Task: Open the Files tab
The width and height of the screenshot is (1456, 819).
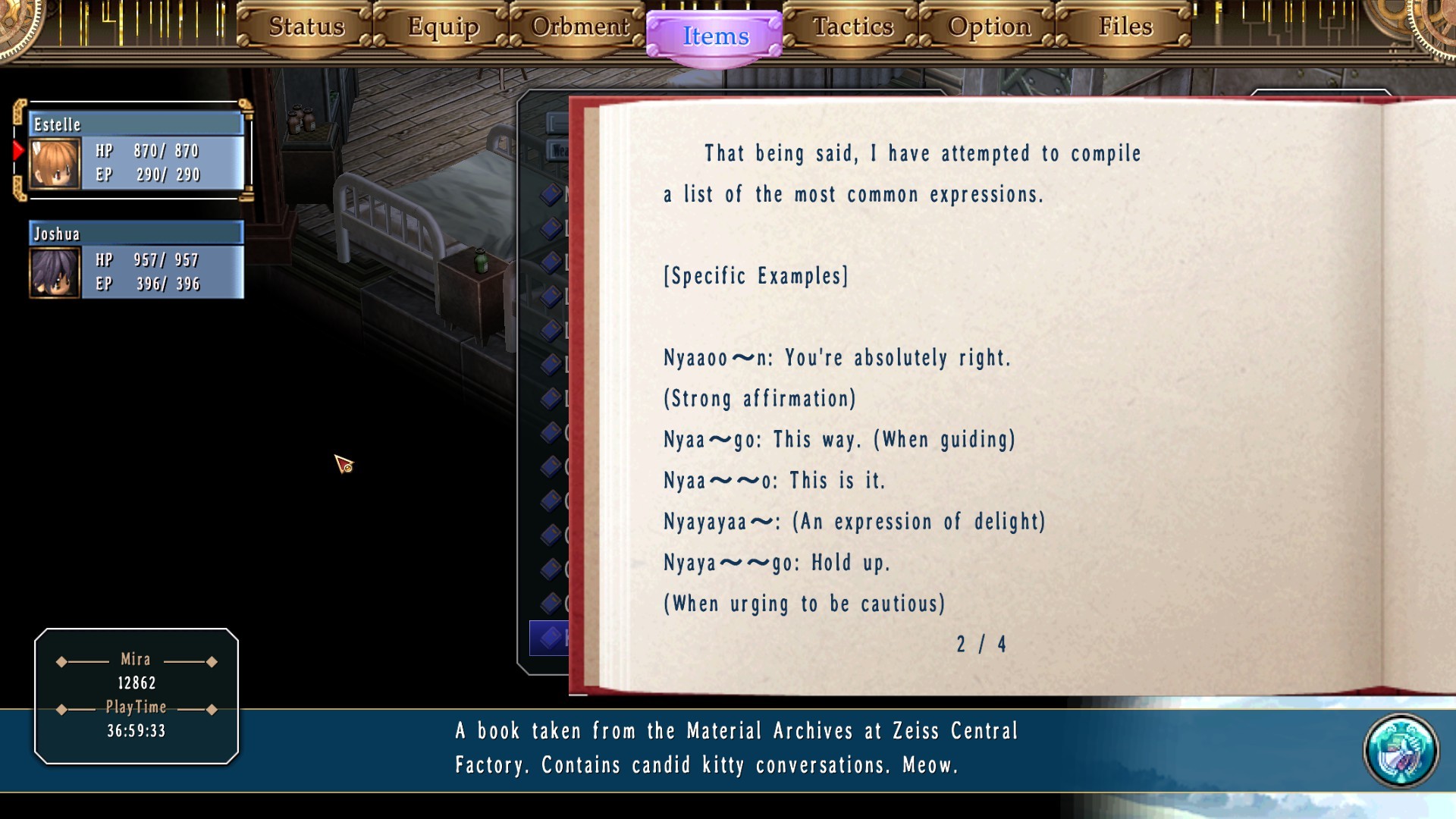Action: pyautogui.click(x=1125, y=27)
